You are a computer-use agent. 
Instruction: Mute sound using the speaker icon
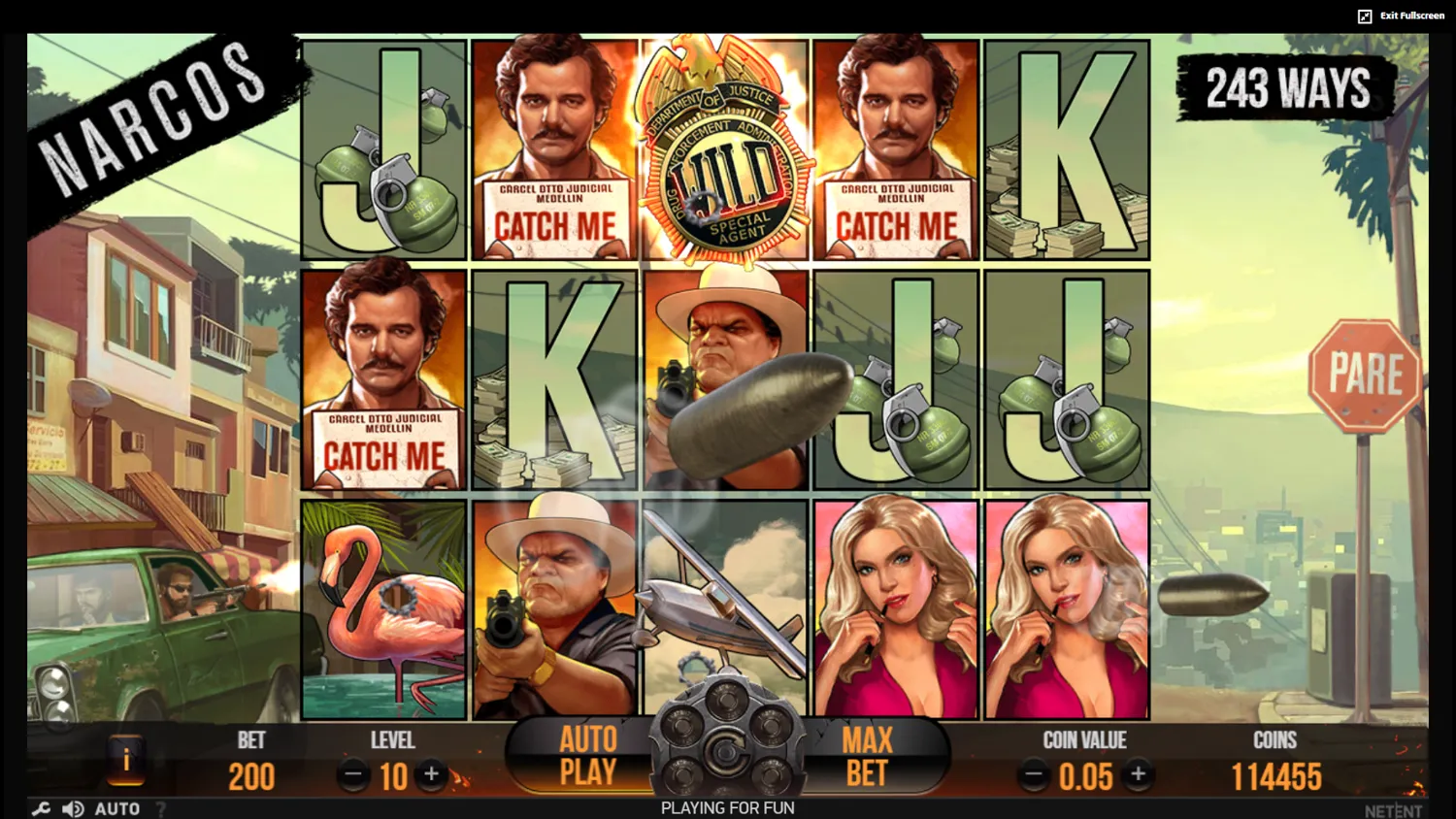pyautogui.click(x=71, y=808)
